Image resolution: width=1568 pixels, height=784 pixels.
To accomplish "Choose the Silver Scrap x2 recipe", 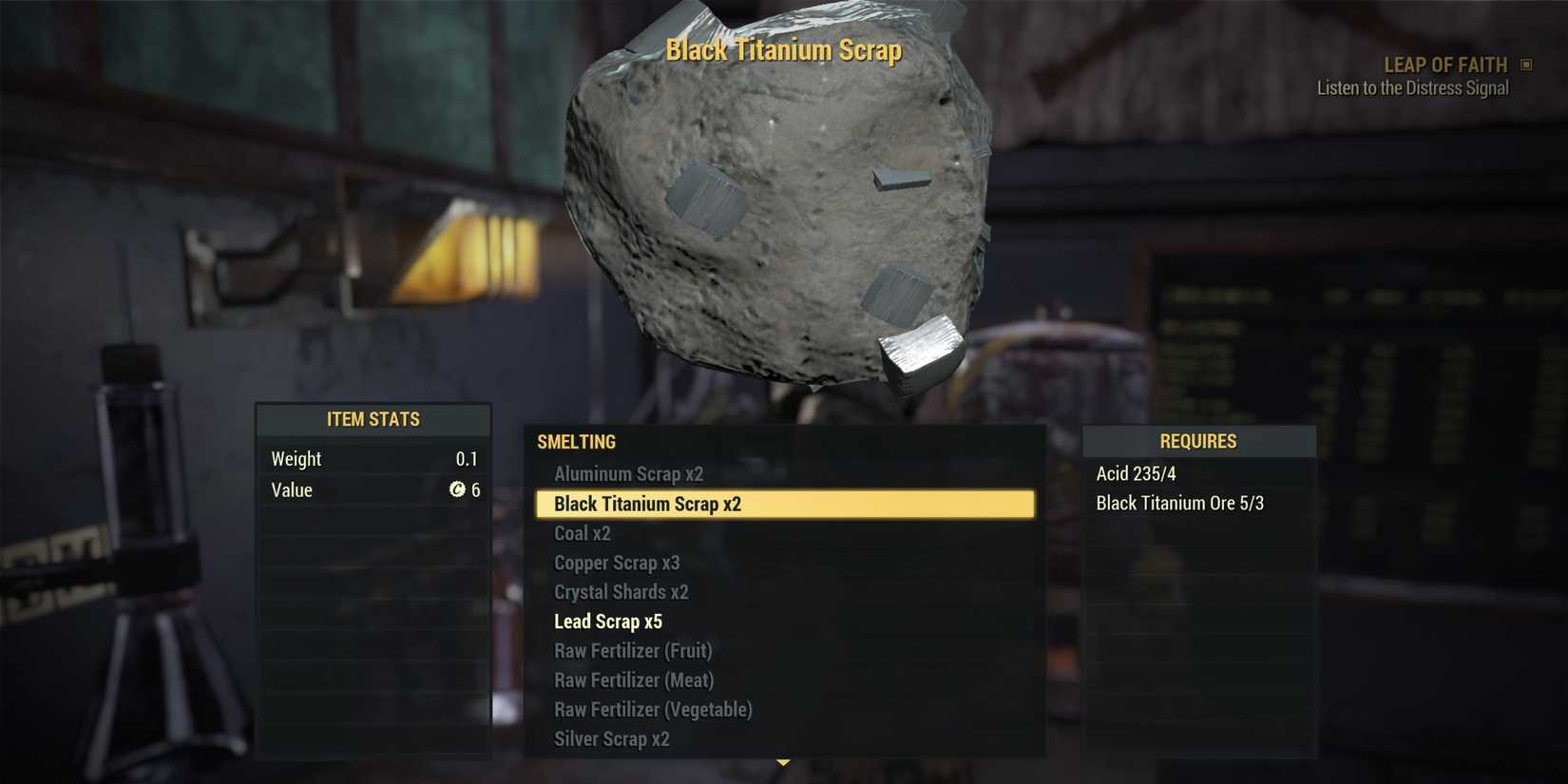I will point(611,738).
